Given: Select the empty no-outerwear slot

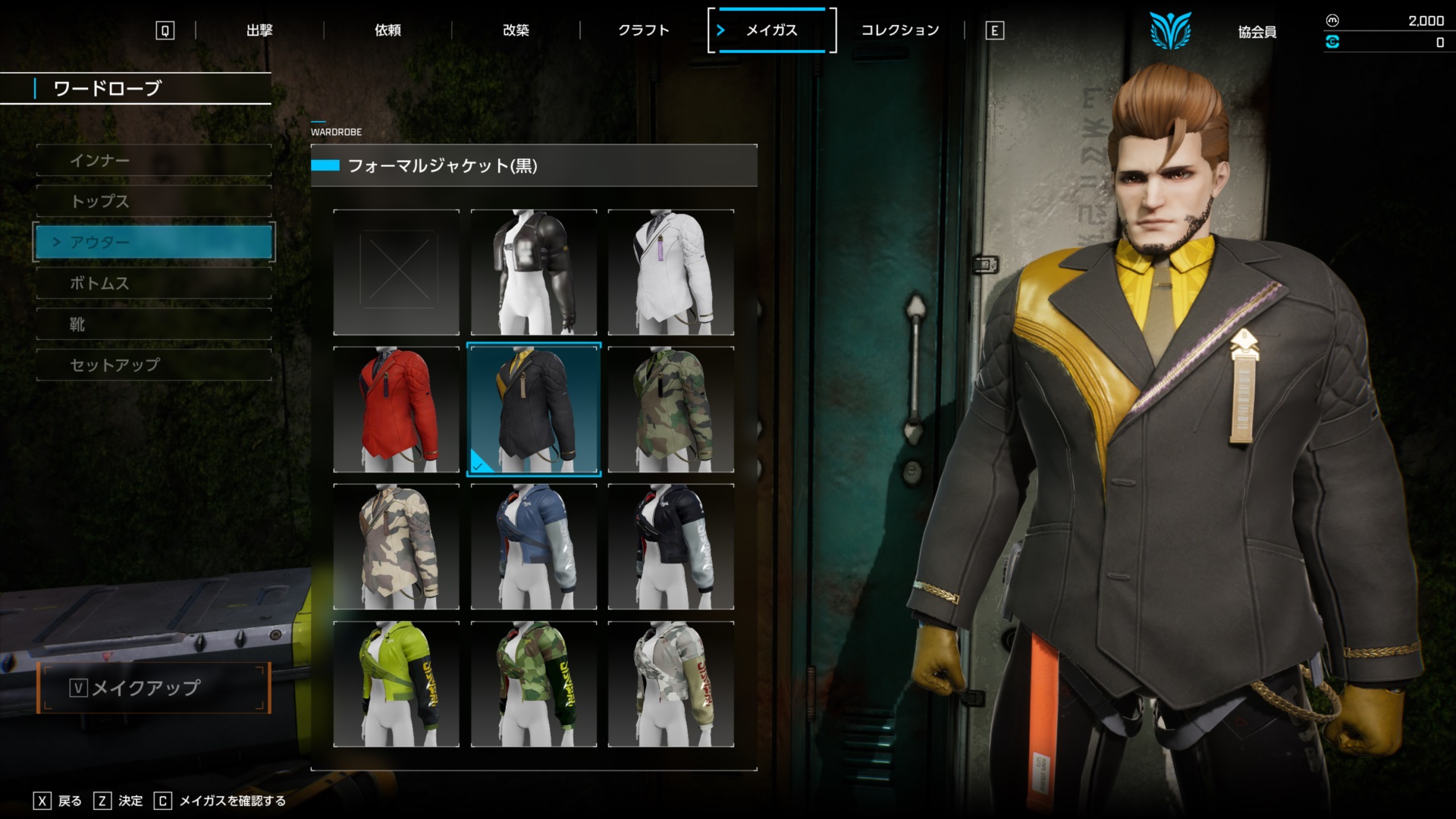Looking at the screenshot, I should [397, 272].
